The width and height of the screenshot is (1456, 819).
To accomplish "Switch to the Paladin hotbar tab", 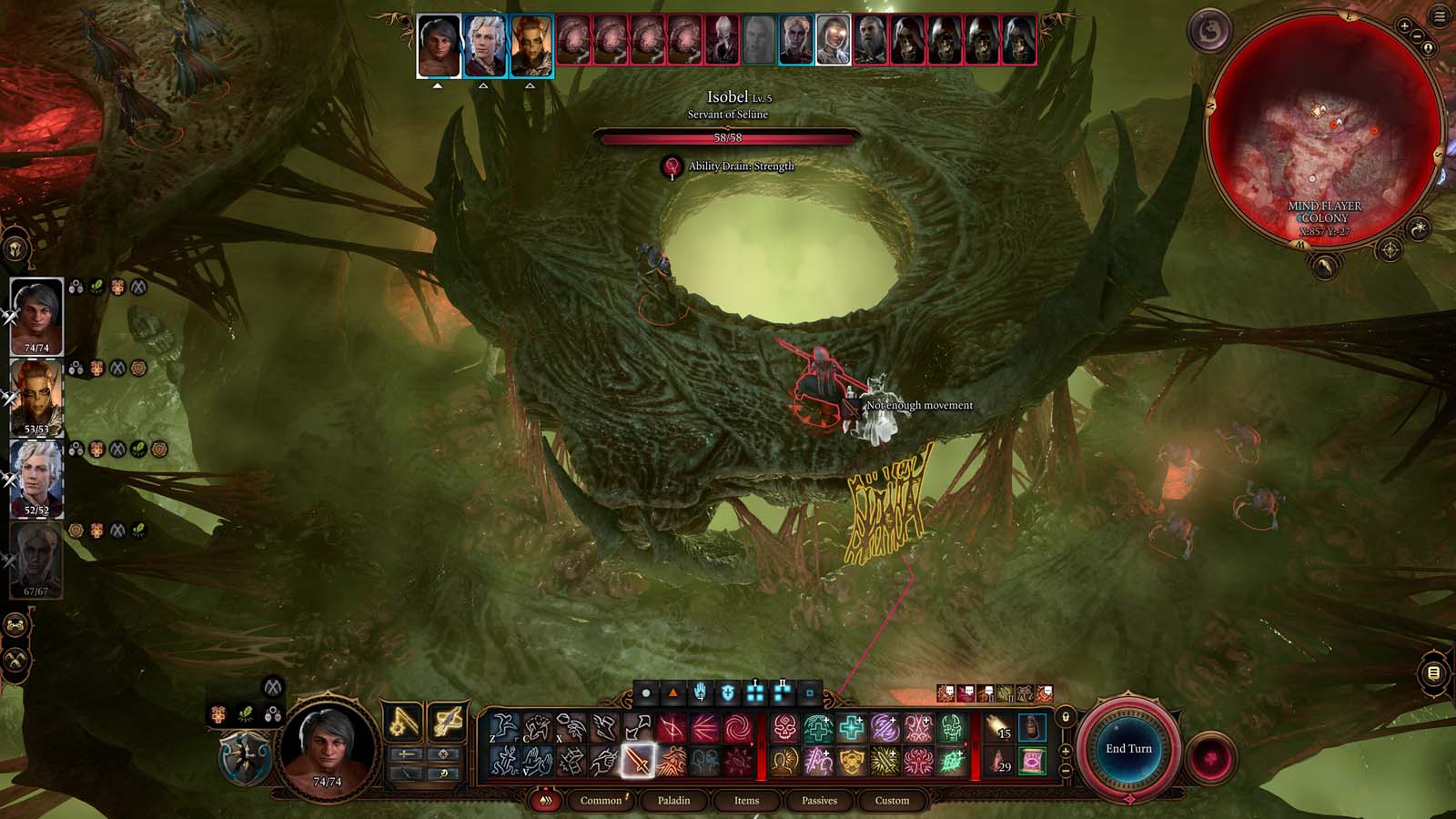I will point(673,801).
